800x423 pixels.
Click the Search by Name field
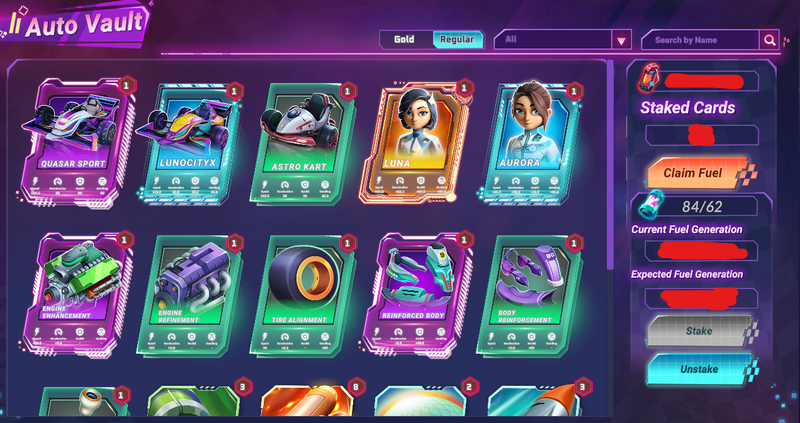pyautogui.click(x=700, y=40)
